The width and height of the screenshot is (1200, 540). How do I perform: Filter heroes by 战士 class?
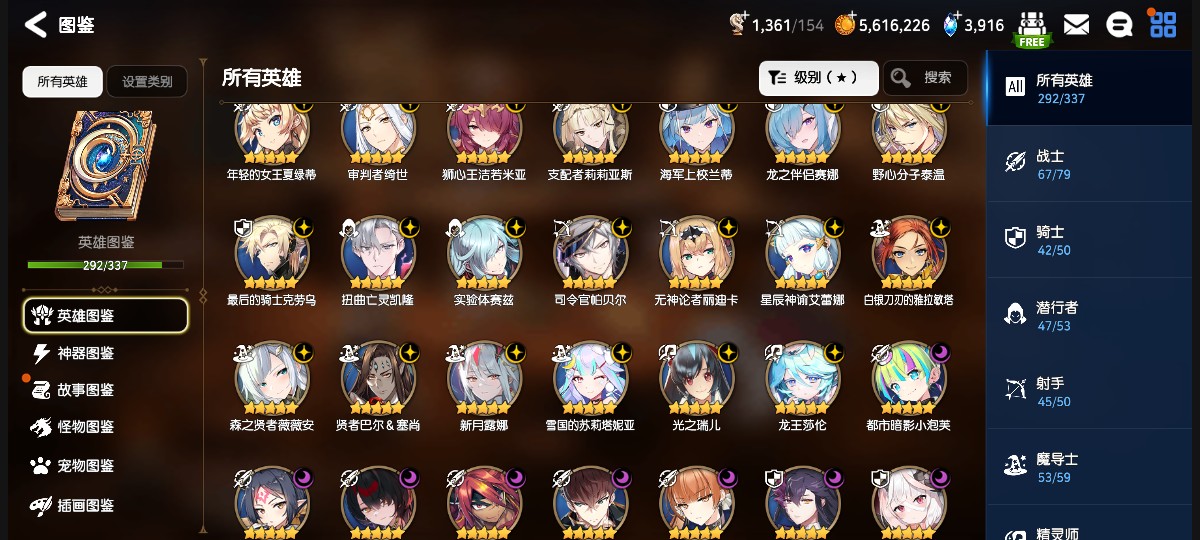1090,164
